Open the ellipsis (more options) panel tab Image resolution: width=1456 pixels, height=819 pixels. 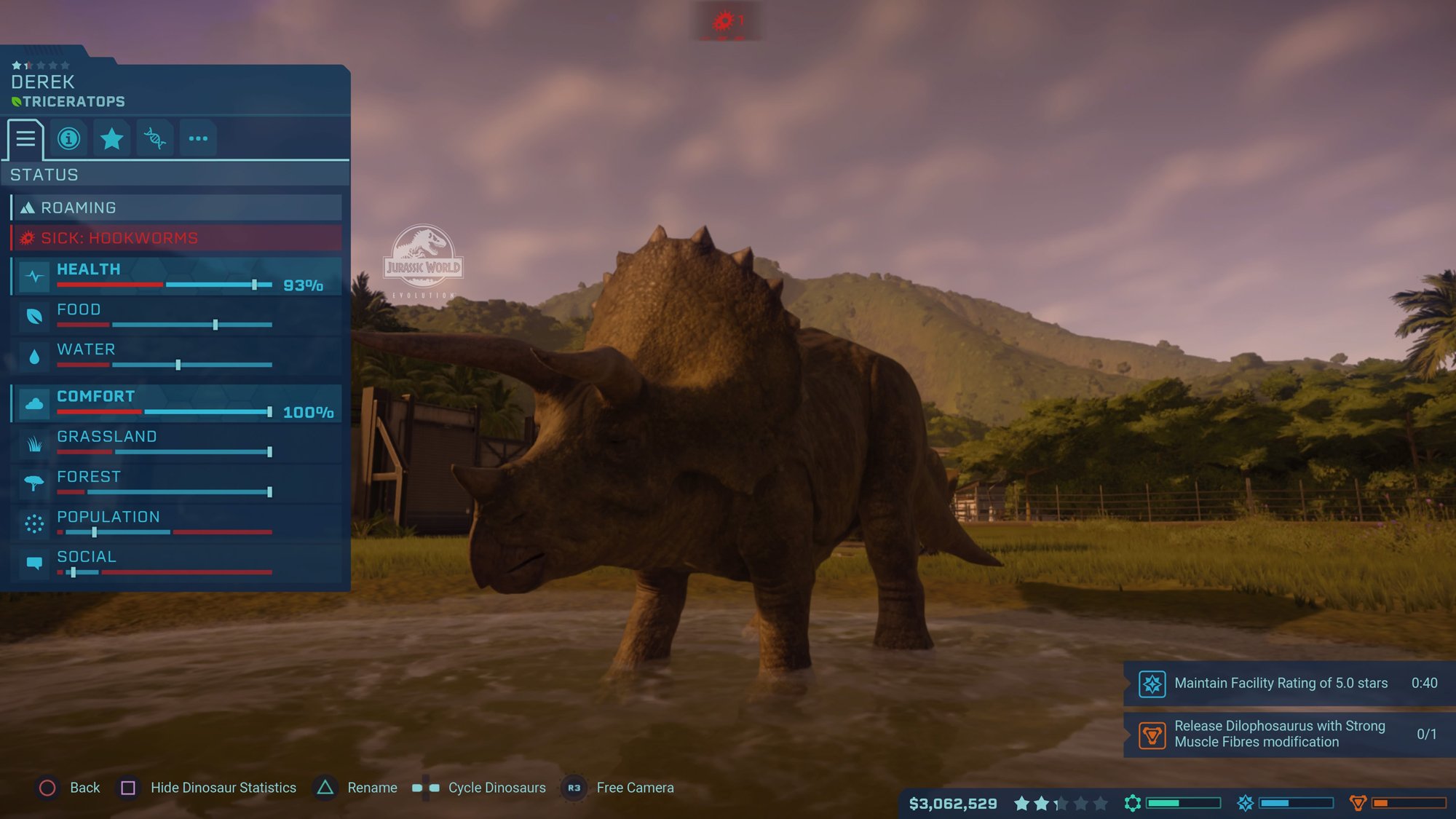[197, 138]
